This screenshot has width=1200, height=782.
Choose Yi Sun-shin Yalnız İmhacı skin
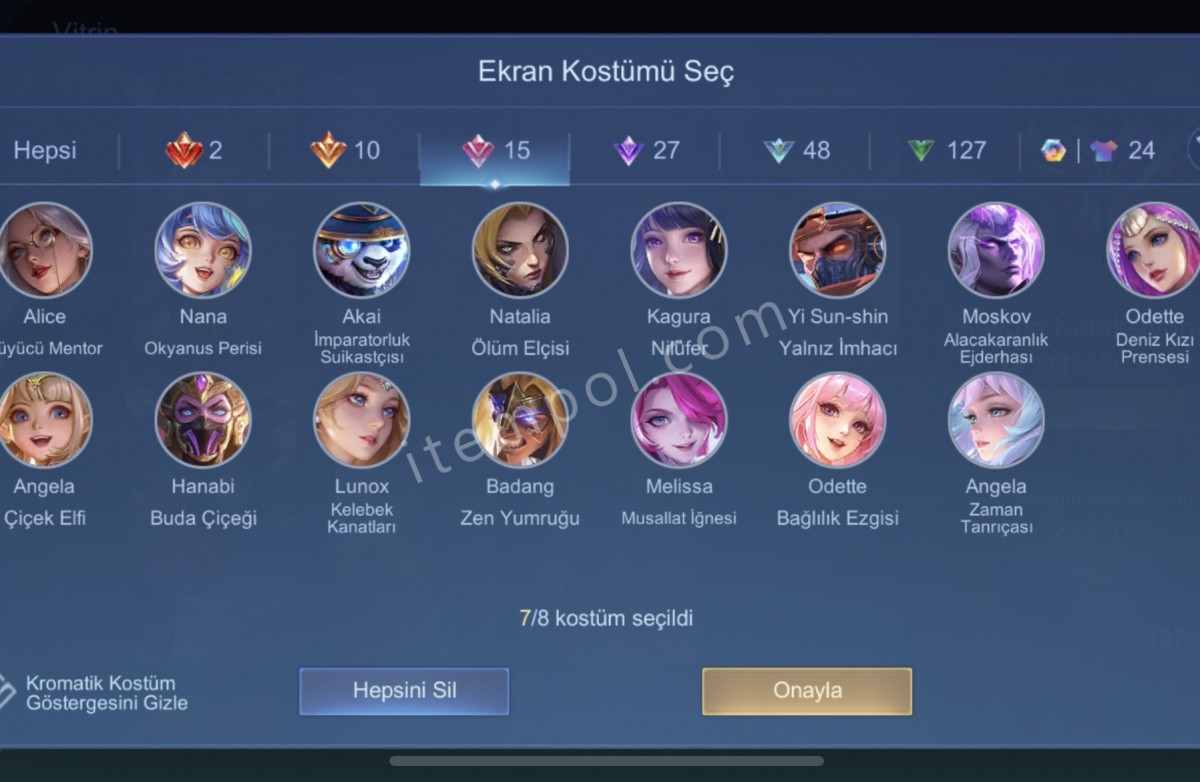837,250
